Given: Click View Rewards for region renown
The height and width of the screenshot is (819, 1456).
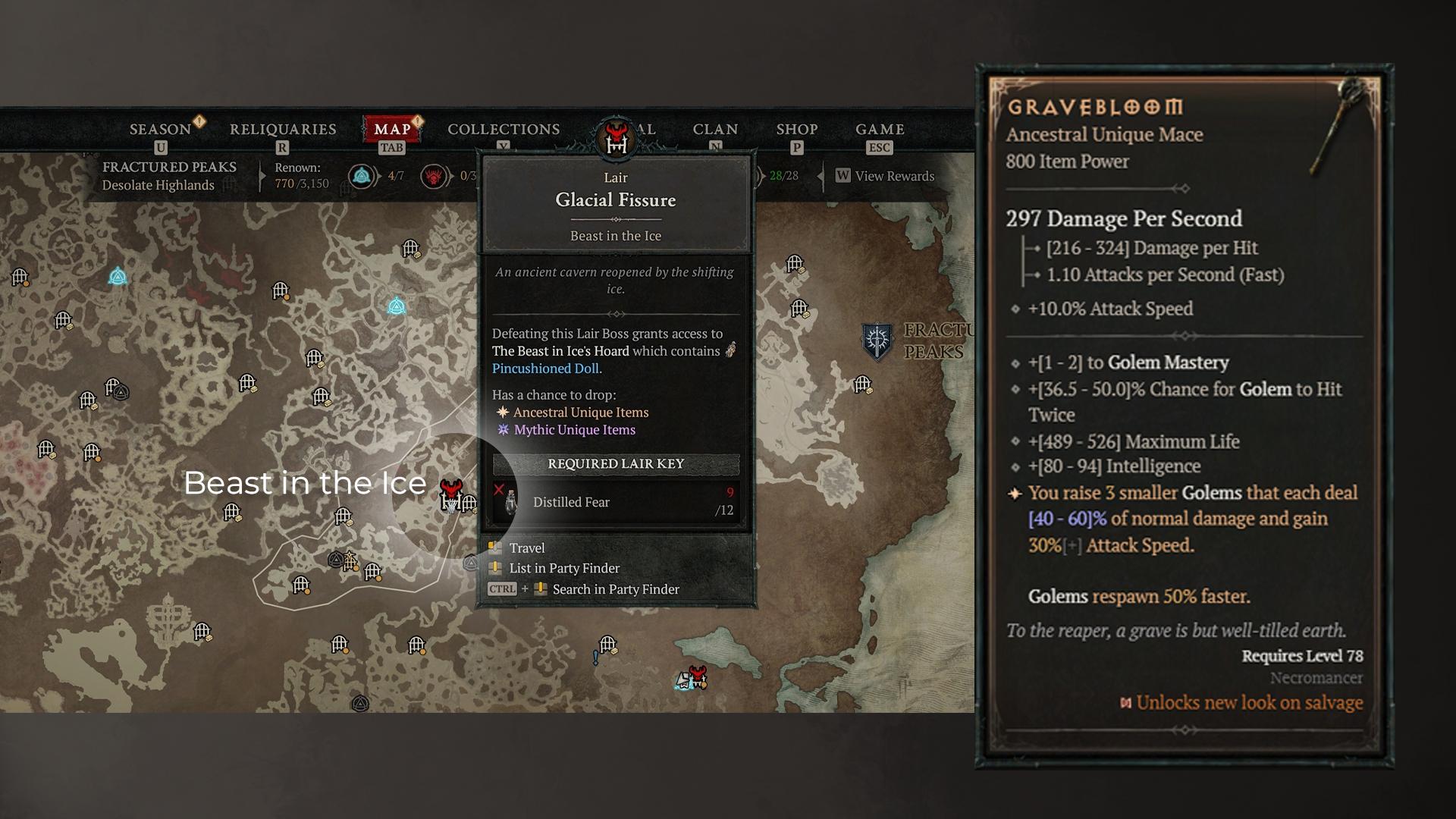Looking at the screenshot, I should coord(886,176).
